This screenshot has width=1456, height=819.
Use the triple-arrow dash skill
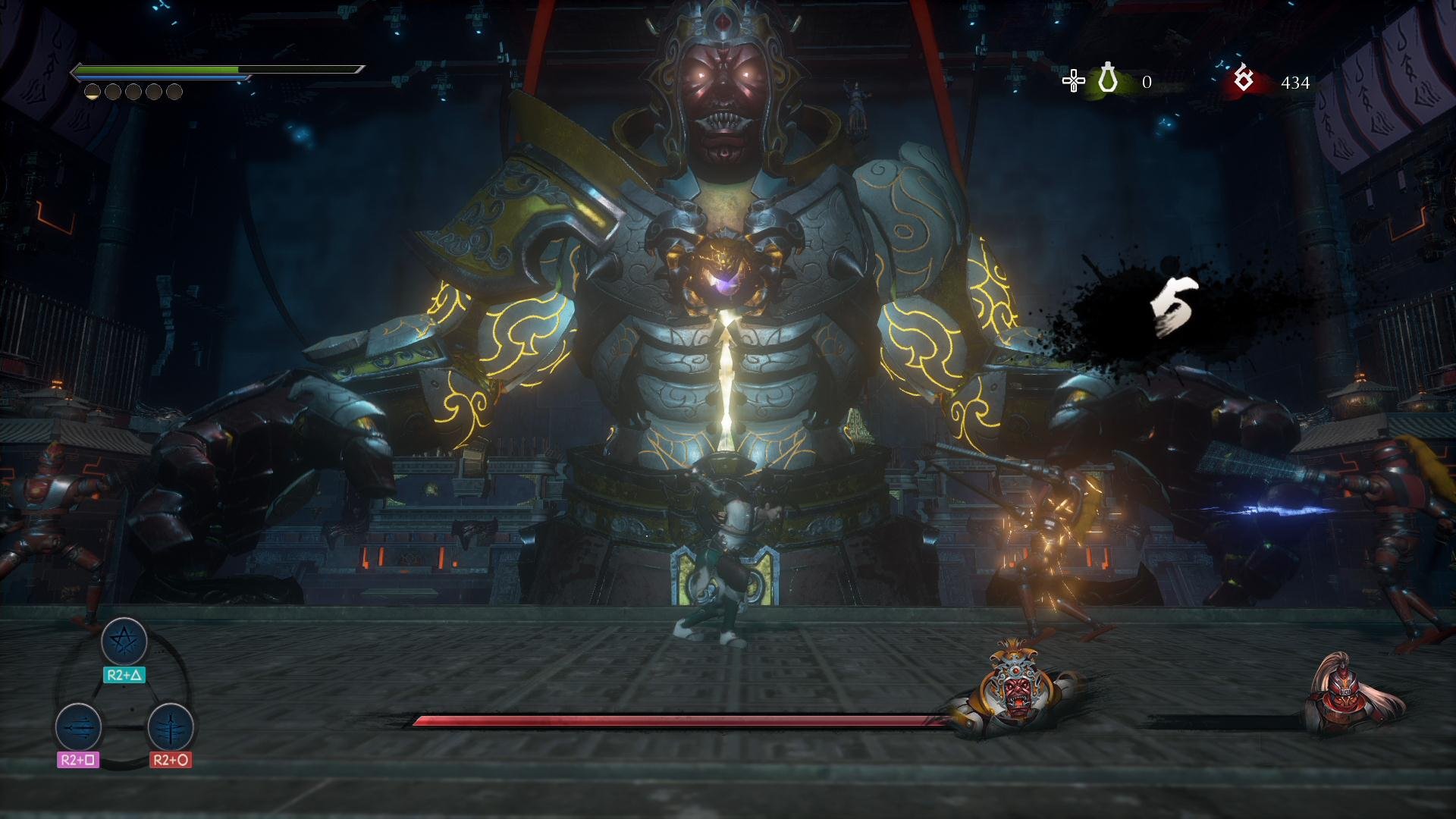[x=78, y=727]
